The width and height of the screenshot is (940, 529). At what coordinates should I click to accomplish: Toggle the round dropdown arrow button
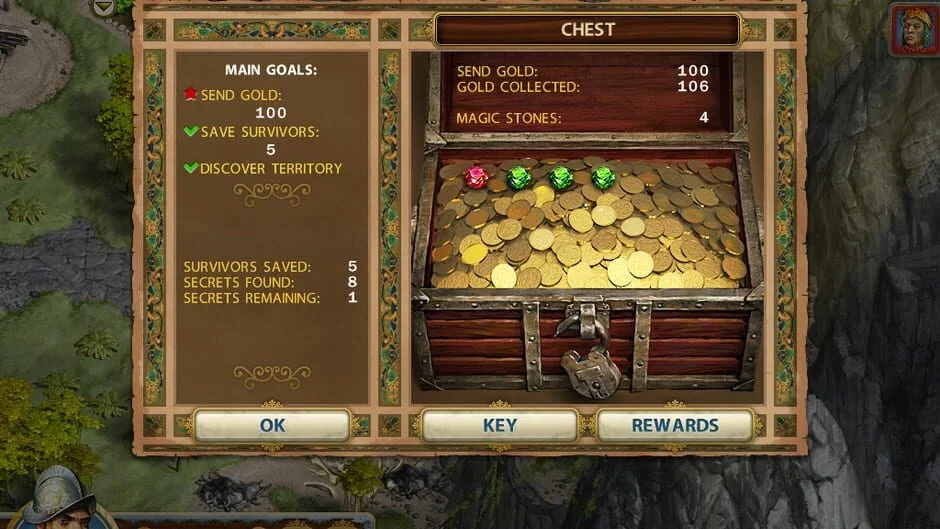(x=103, y=7)
